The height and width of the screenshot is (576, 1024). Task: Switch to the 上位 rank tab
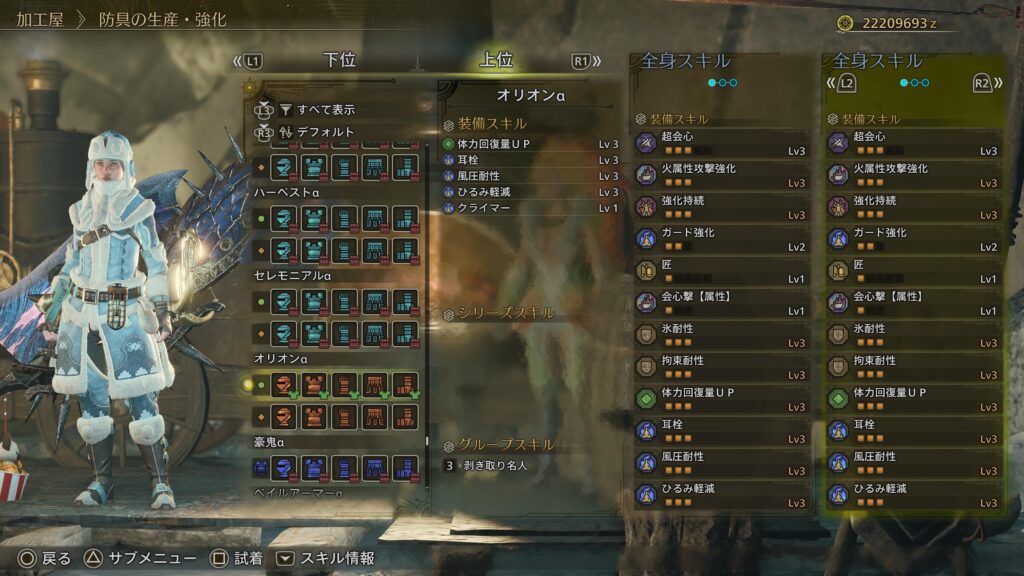pyautogui.click(x=496, y=61)
